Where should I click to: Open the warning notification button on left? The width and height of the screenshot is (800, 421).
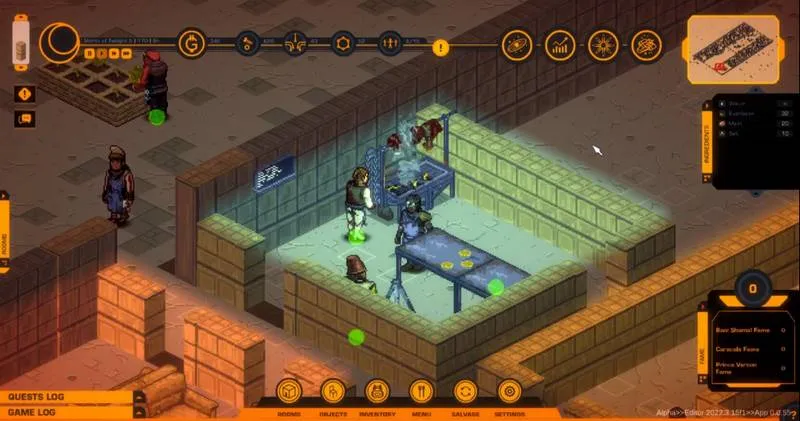coord(24,94)
